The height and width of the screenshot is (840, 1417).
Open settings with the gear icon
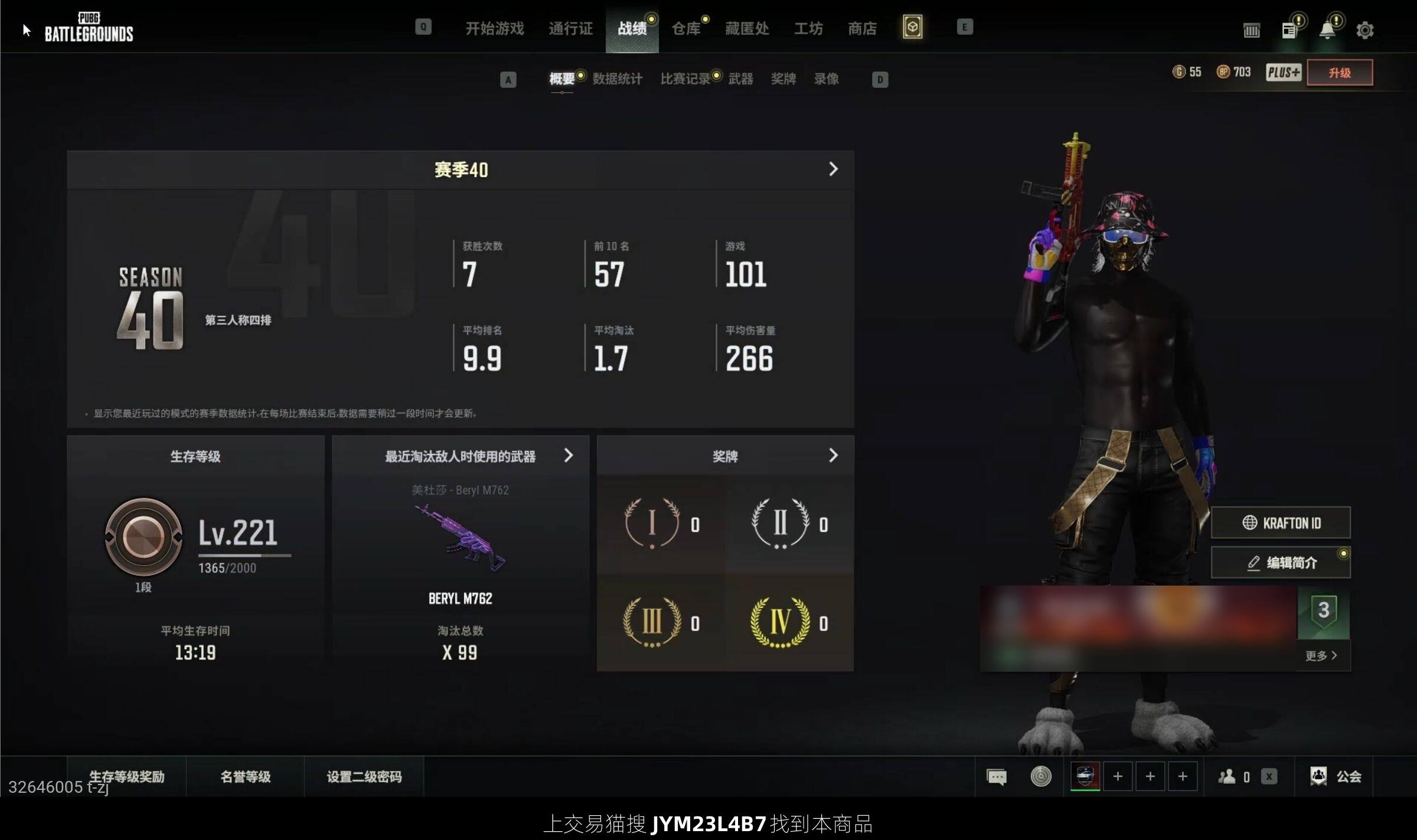click(1364, 30)
